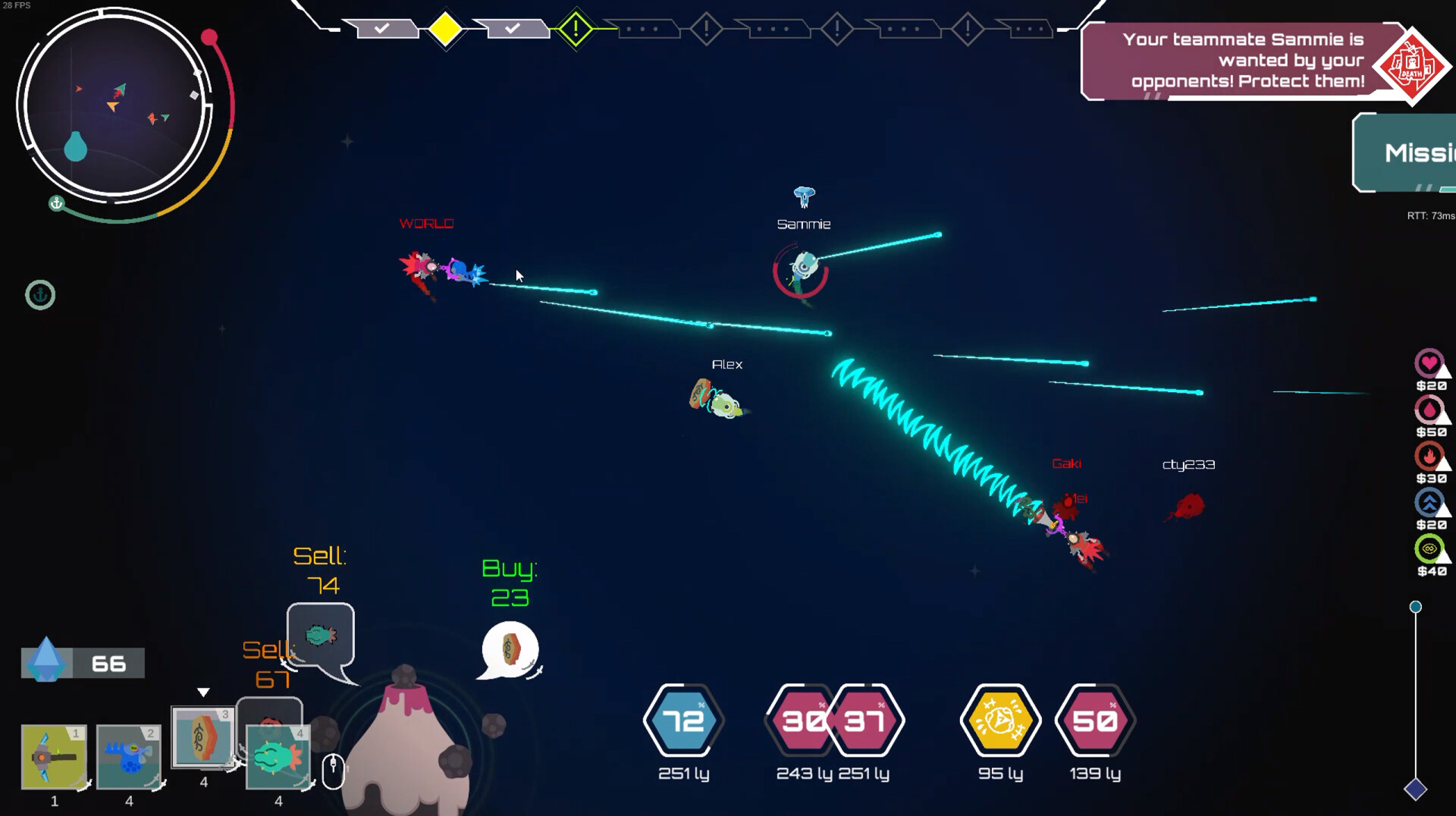Buy the $40 green eye upgrade
This screenshot has width=1456, height=816.
coord(1429,549)
